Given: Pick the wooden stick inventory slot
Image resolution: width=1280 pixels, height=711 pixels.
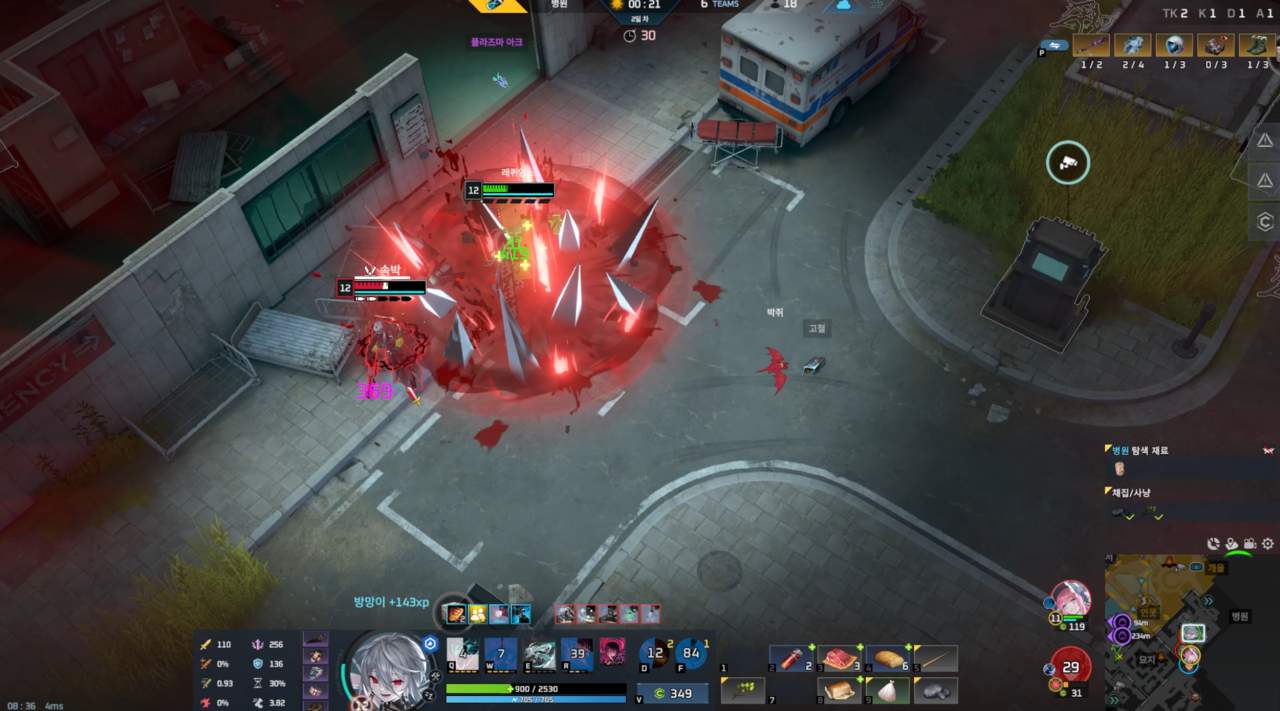Looking at the screenshot, I should [x=936, y=658].
